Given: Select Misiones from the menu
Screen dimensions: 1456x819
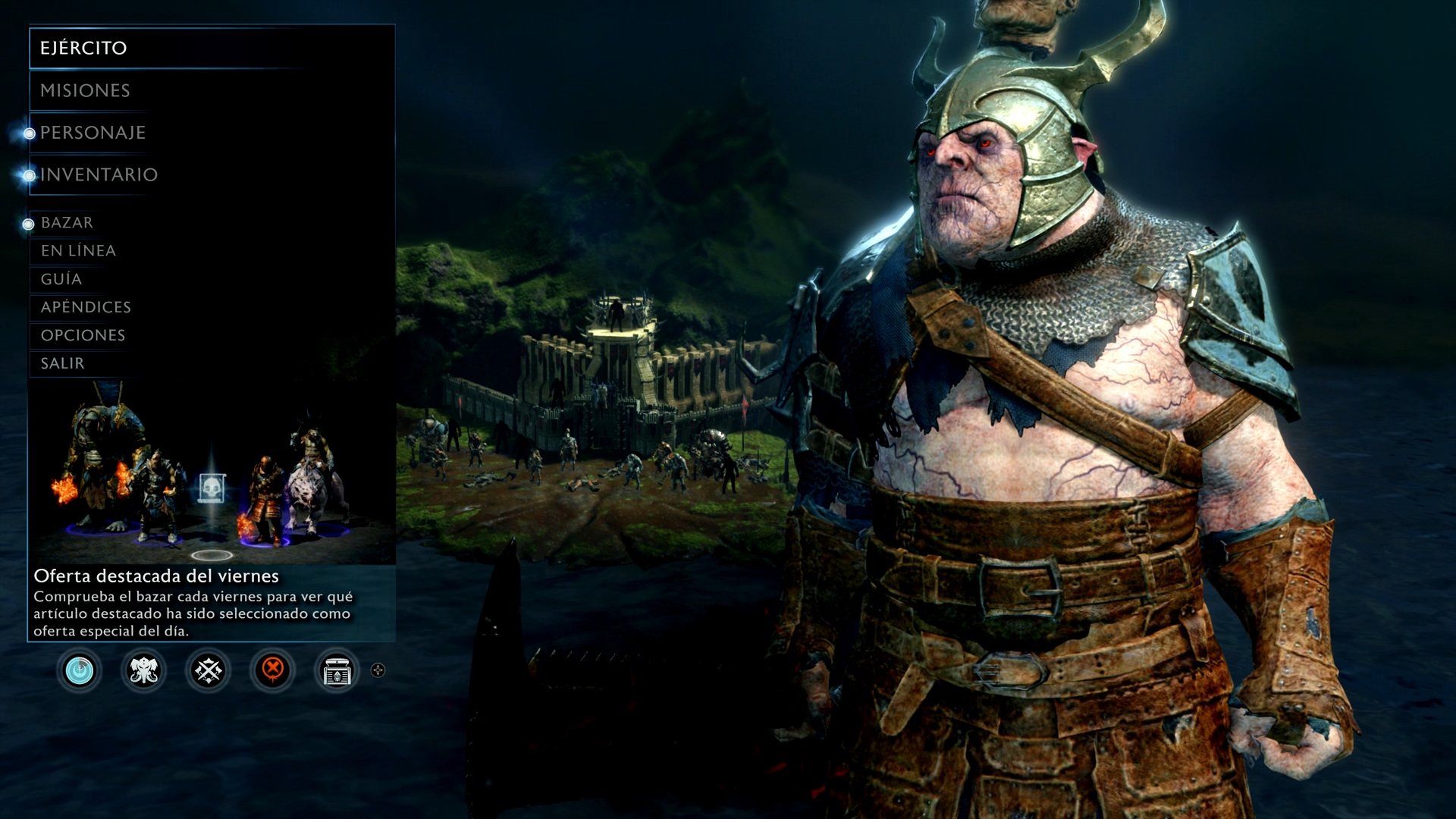Looking at the screenshot, I should click(x=85, y=91).
